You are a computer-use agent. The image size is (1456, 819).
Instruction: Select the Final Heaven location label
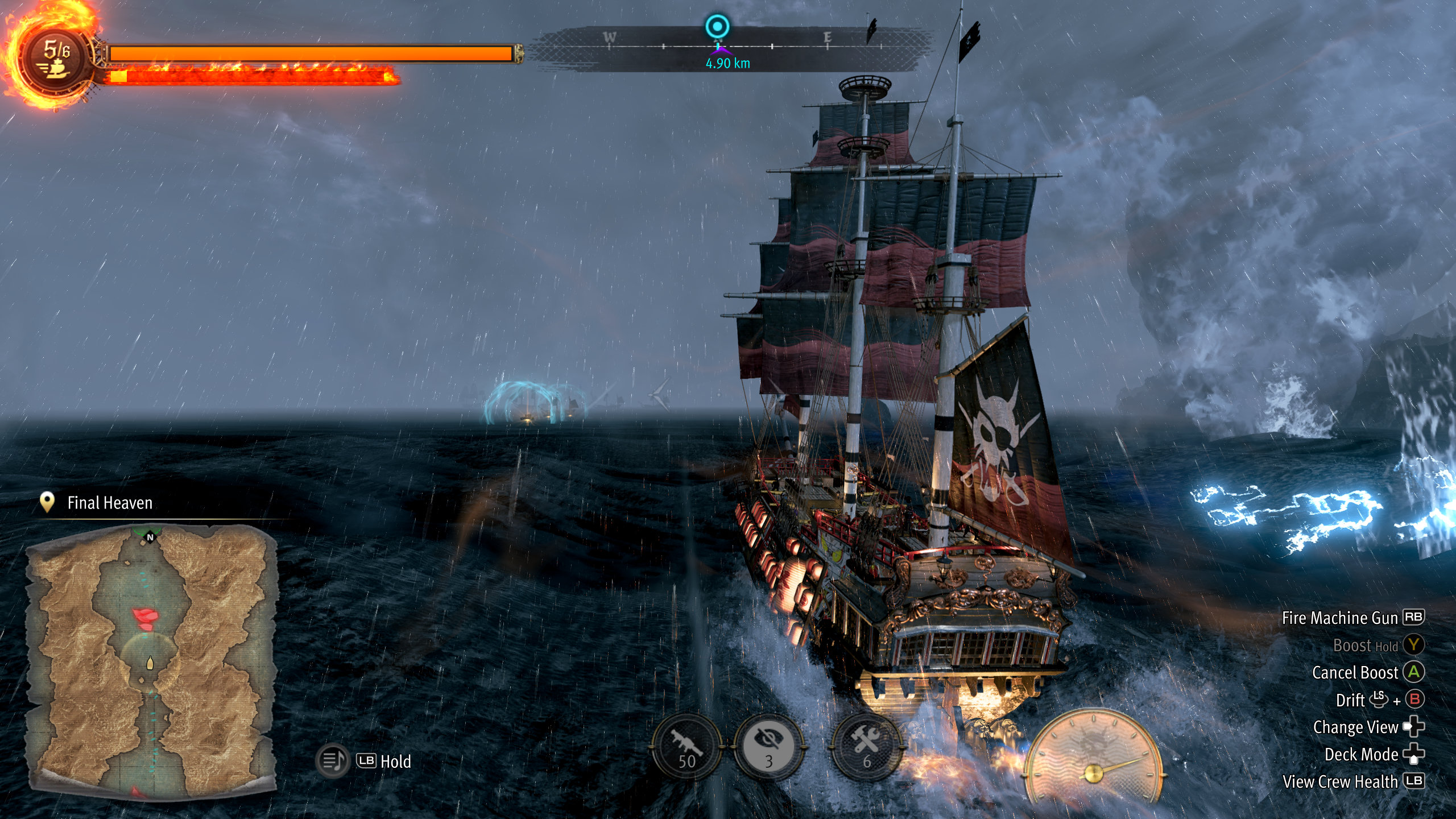110,503
